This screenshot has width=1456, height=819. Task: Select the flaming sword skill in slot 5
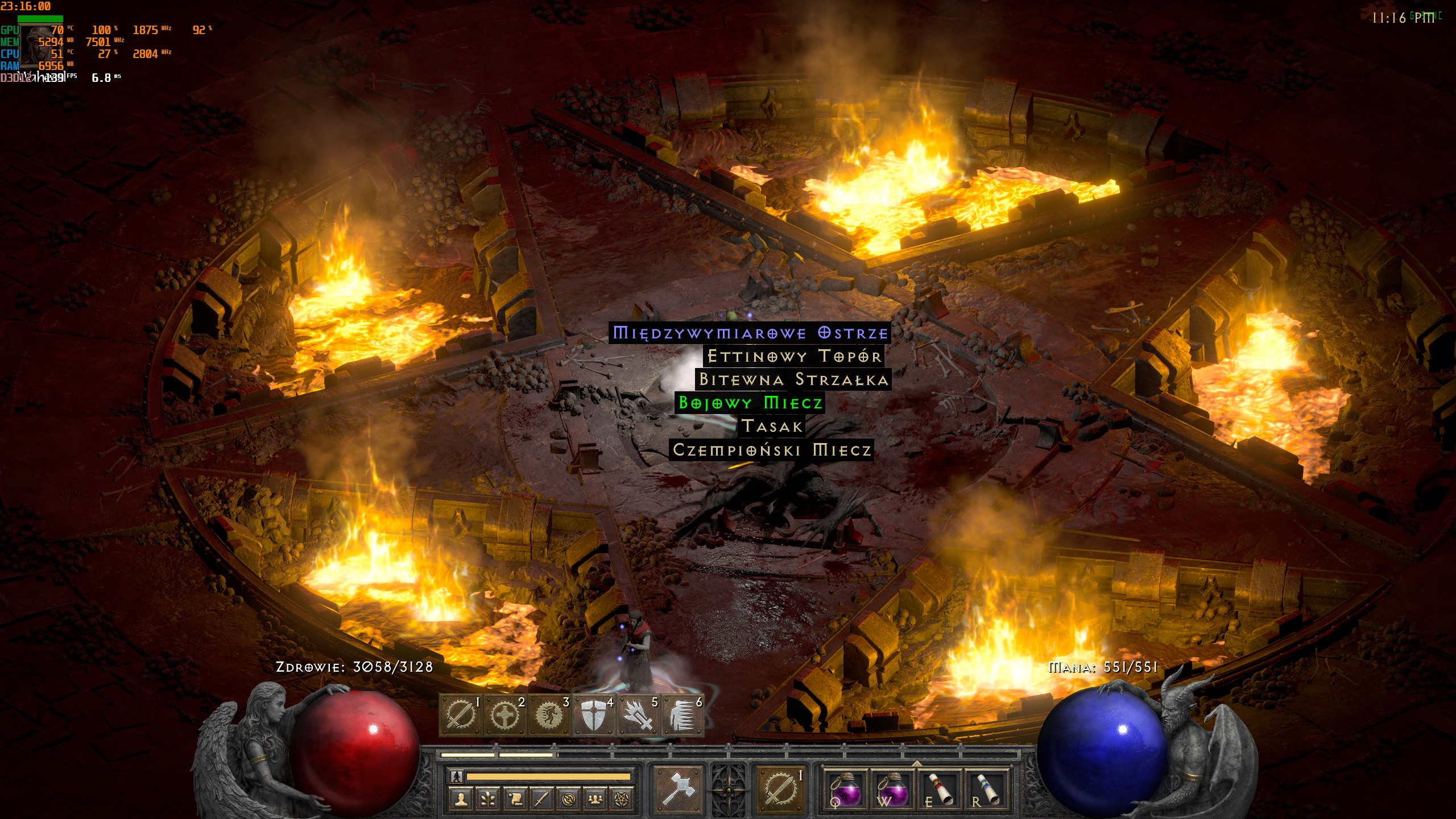click(x=638, y=715)
